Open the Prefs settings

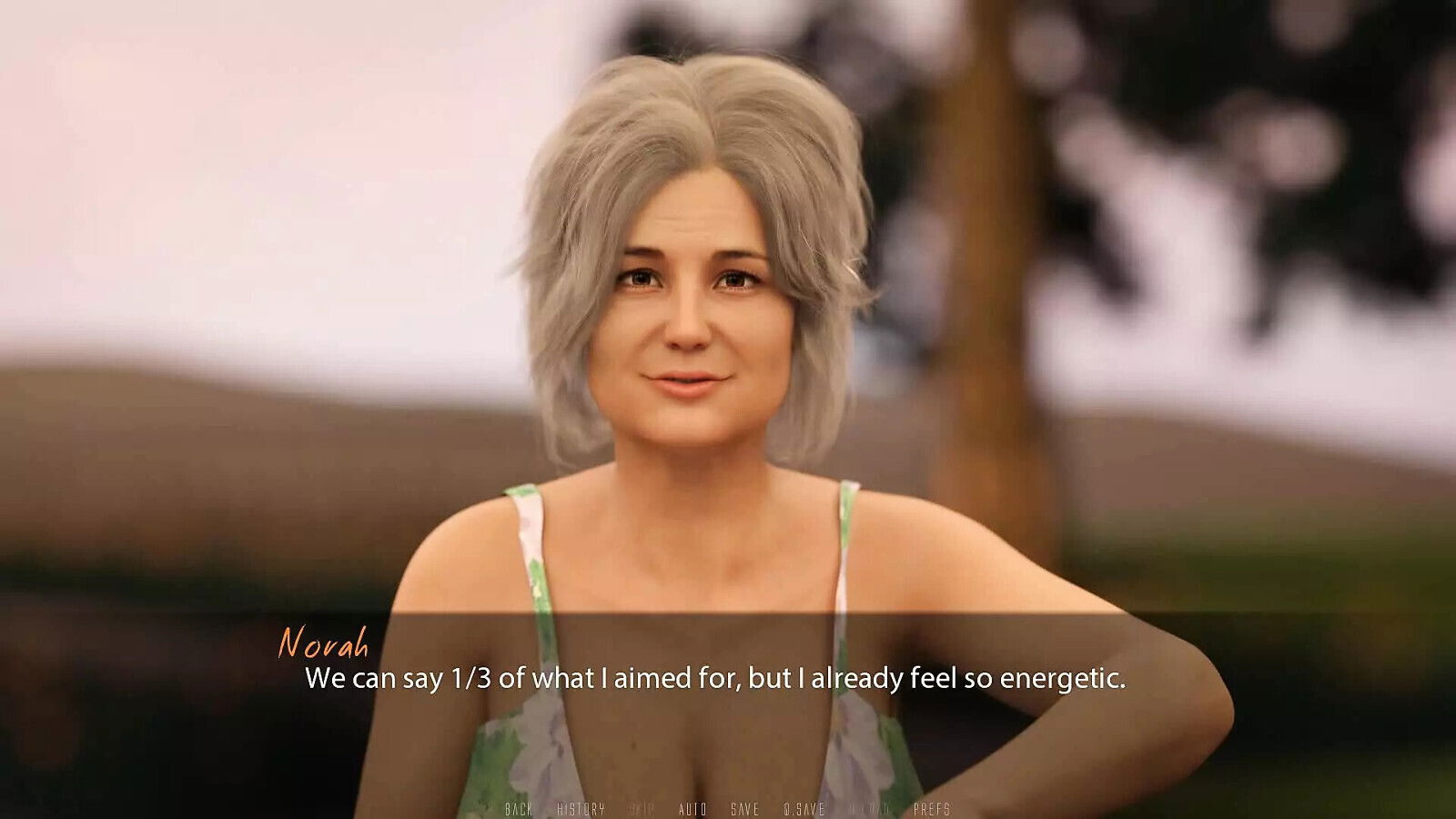point(932,809)
